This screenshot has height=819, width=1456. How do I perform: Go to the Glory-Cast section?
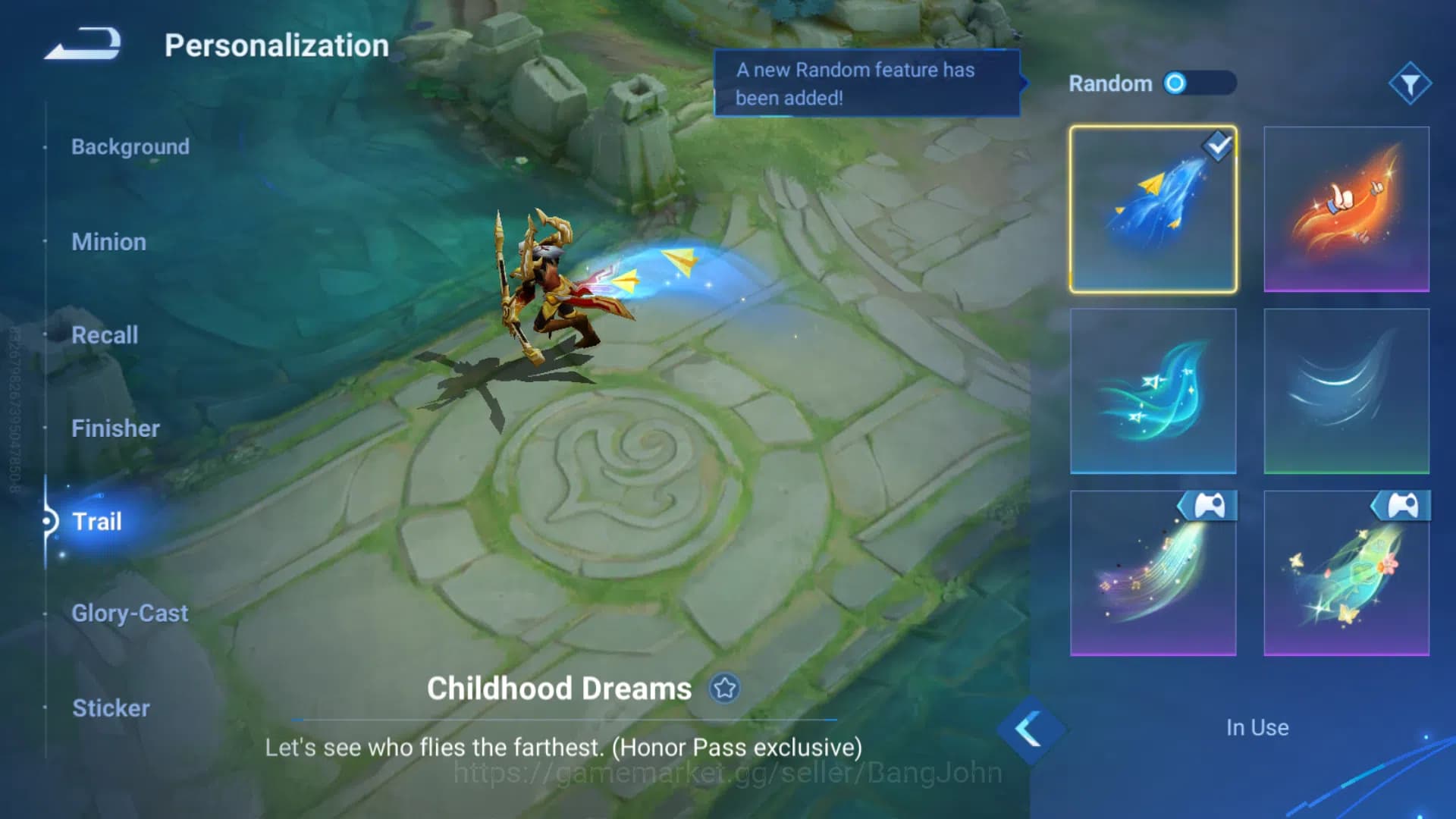130,613
